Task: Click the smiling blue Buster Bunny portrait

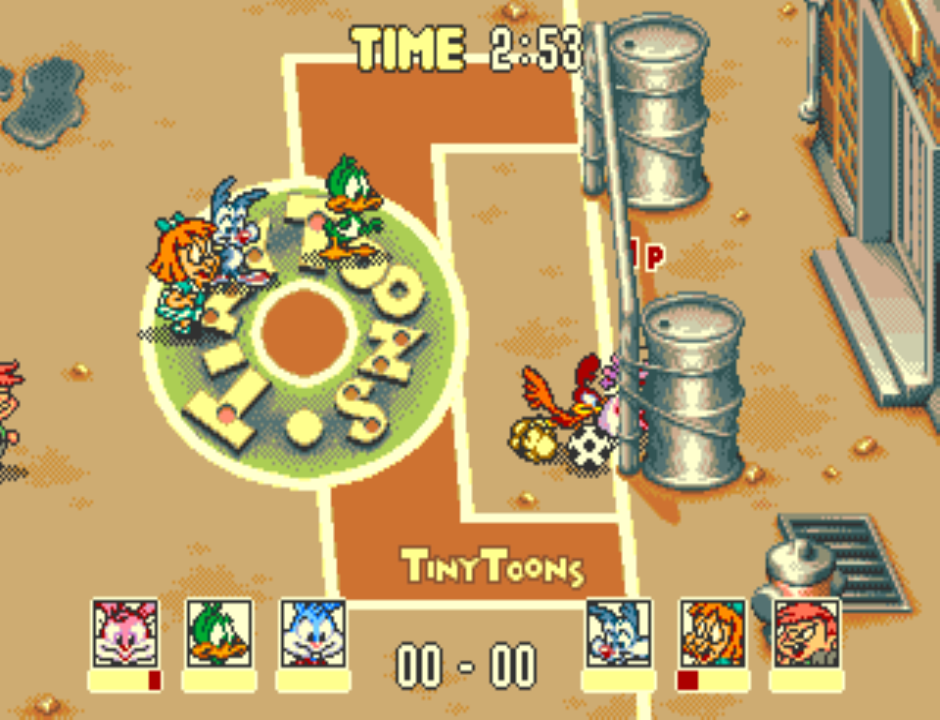Action: point(312,633)
